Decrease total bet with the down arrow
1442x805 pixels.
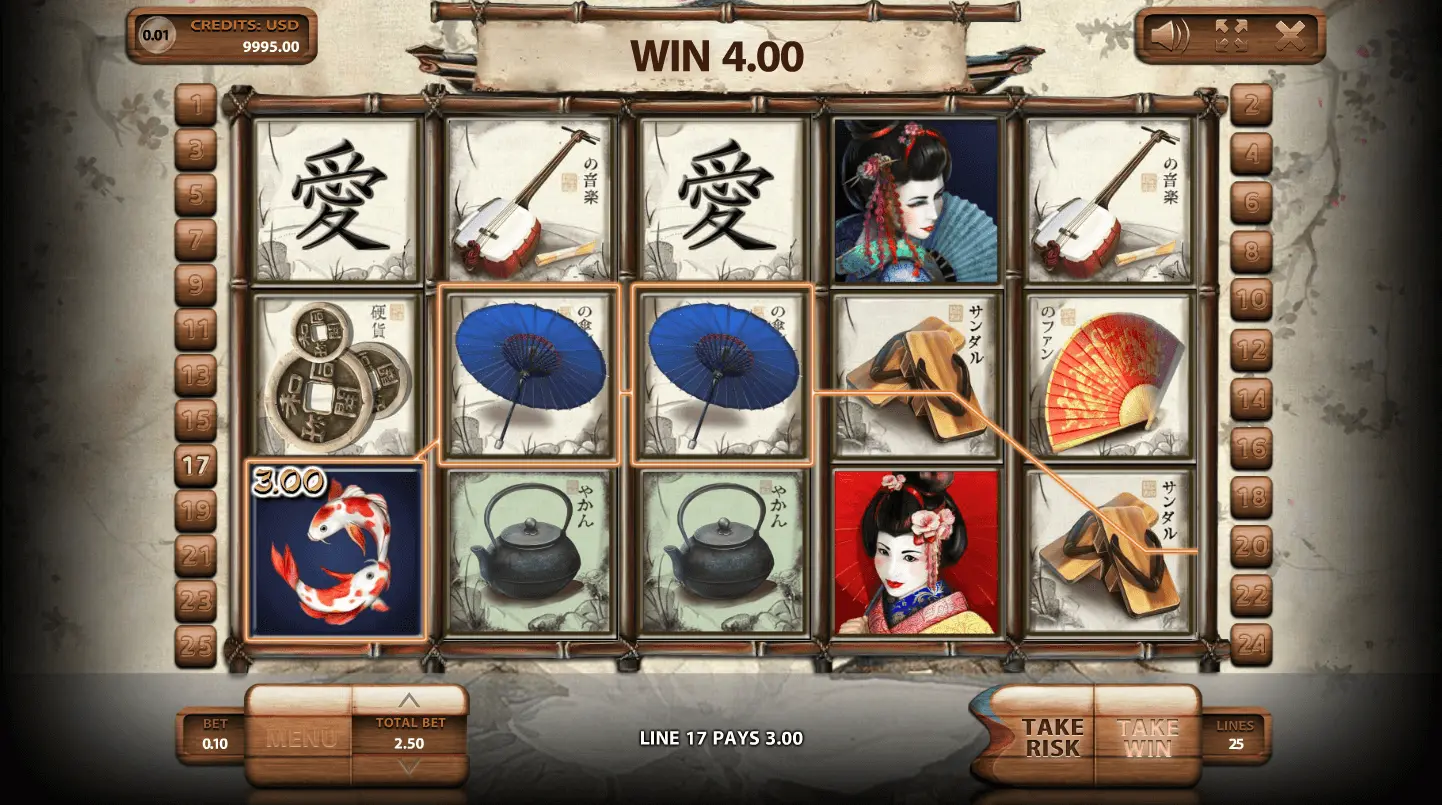[x=410, y=767]
